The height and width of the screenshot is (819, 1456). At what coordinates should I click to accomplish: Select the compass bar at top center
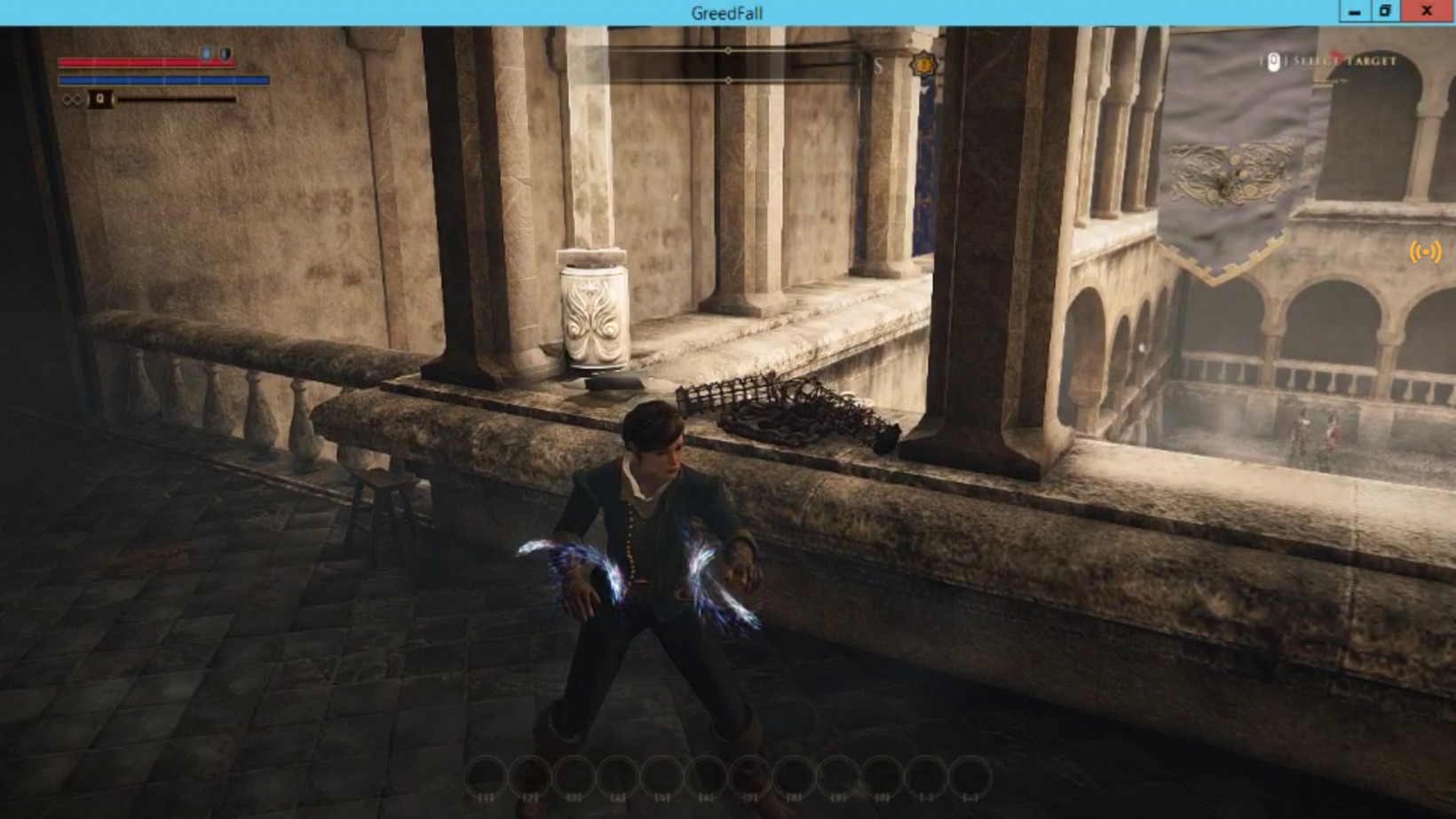[728, 66]
